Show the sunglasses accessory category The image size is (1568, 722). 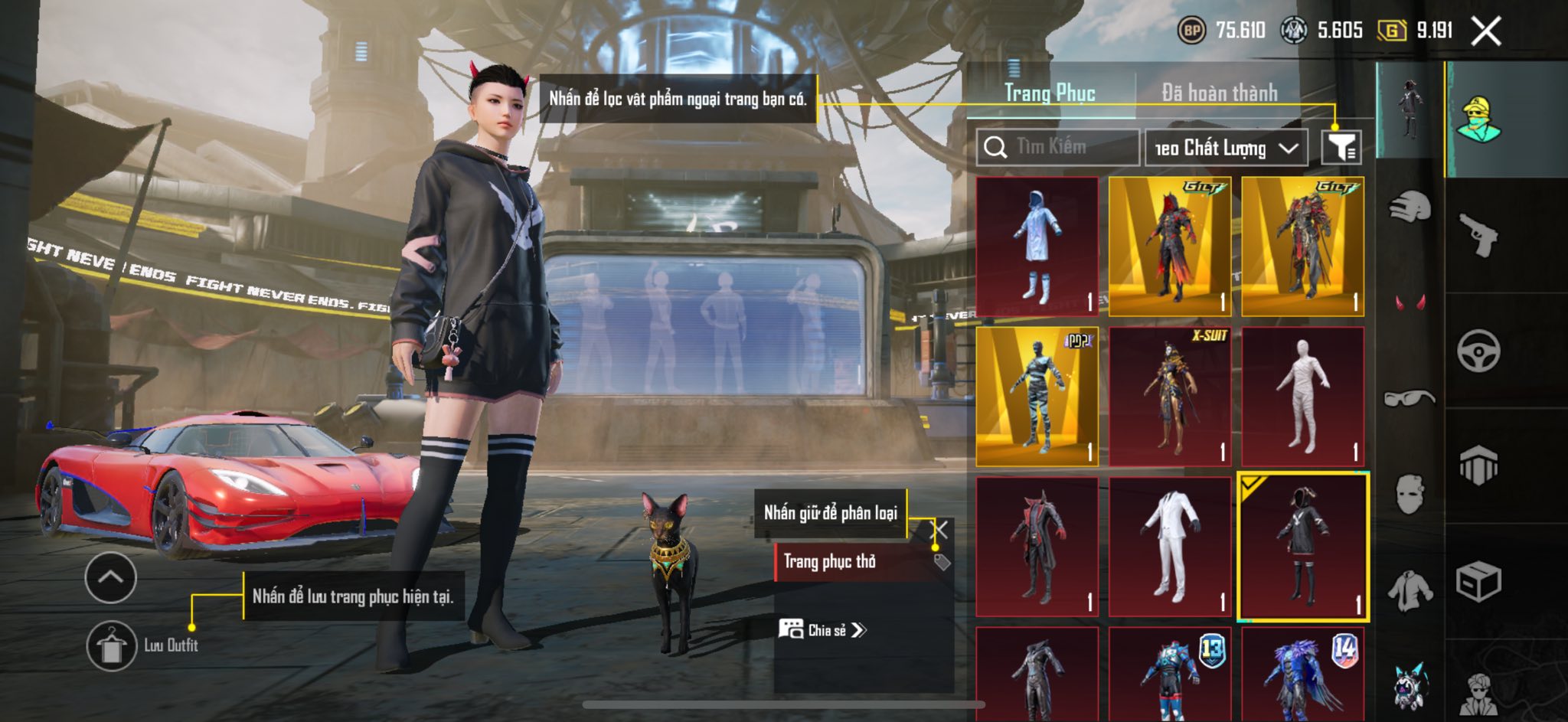point(1410,398)
